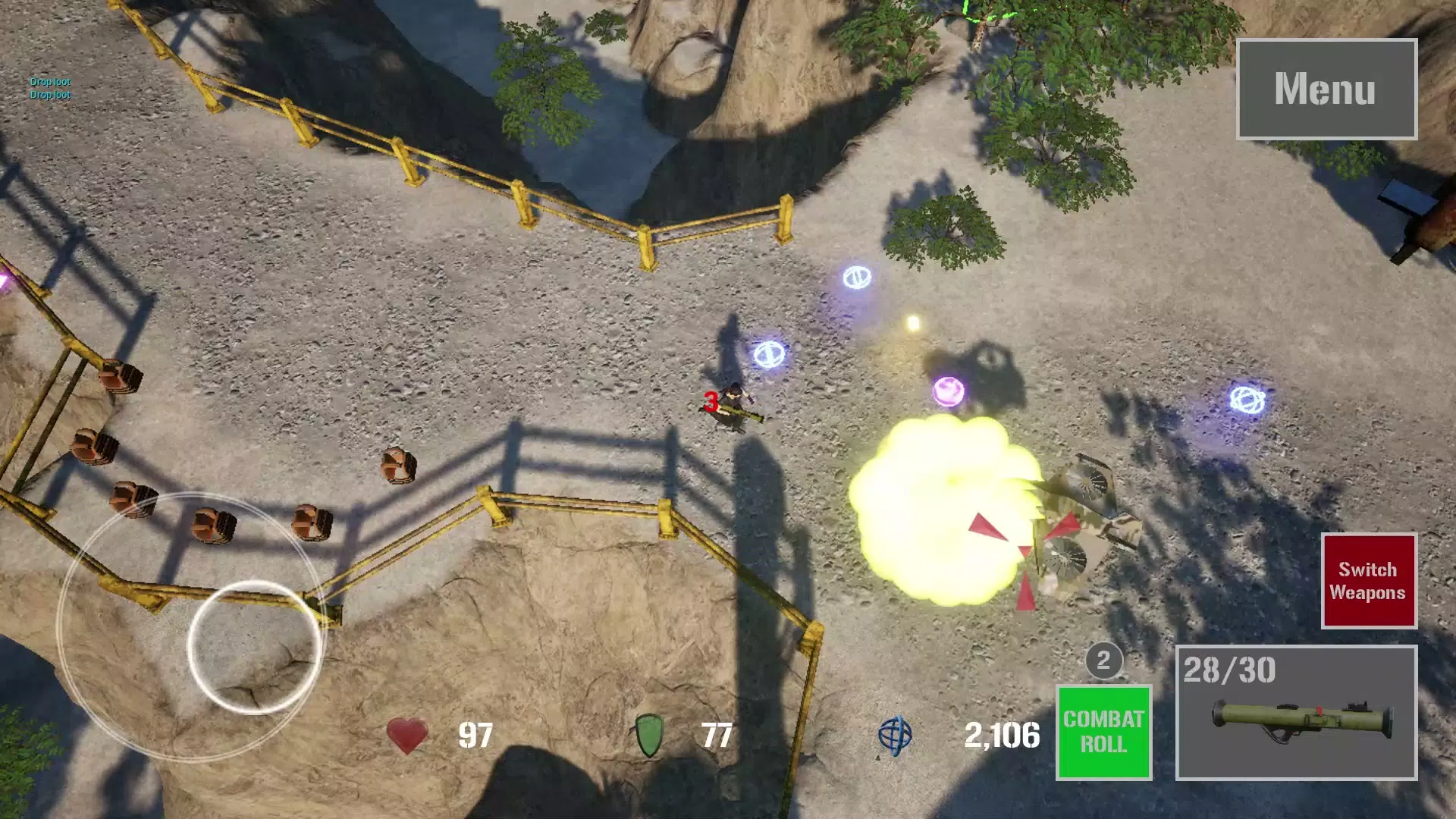The image size is (1456, 819).
Task: Tap the virtual joystick thumb circle
Action: [254, 647]
